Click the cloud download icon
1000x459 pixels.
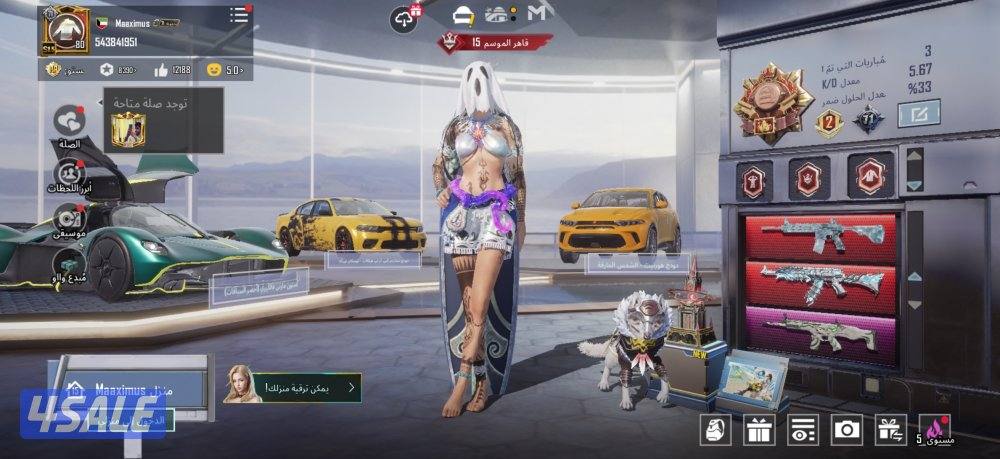point(404,16)
